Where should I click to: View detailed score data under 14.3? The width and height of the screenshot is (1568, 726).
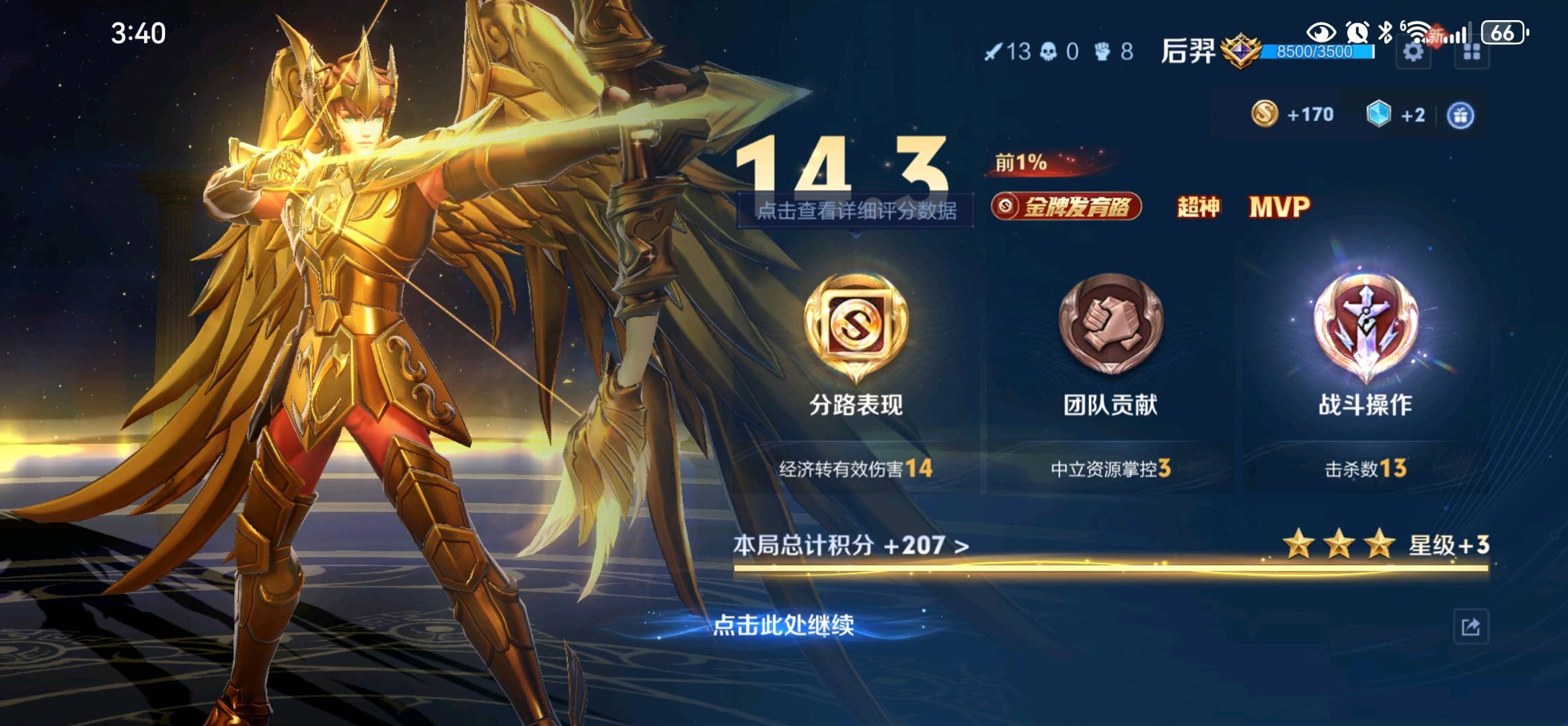[x=856, y=211]
